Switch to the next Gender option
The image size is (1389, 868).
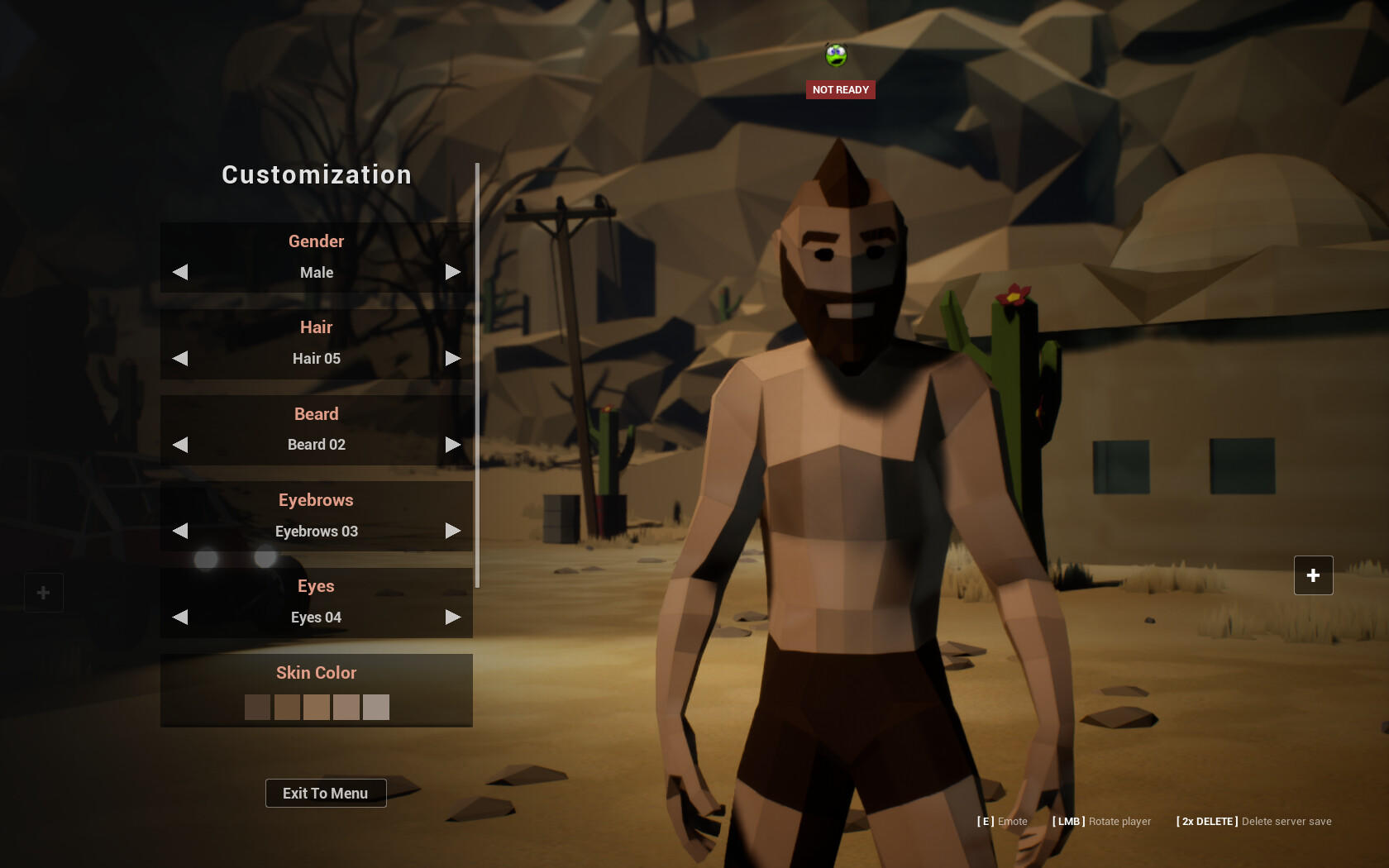(x=452, y=272)
